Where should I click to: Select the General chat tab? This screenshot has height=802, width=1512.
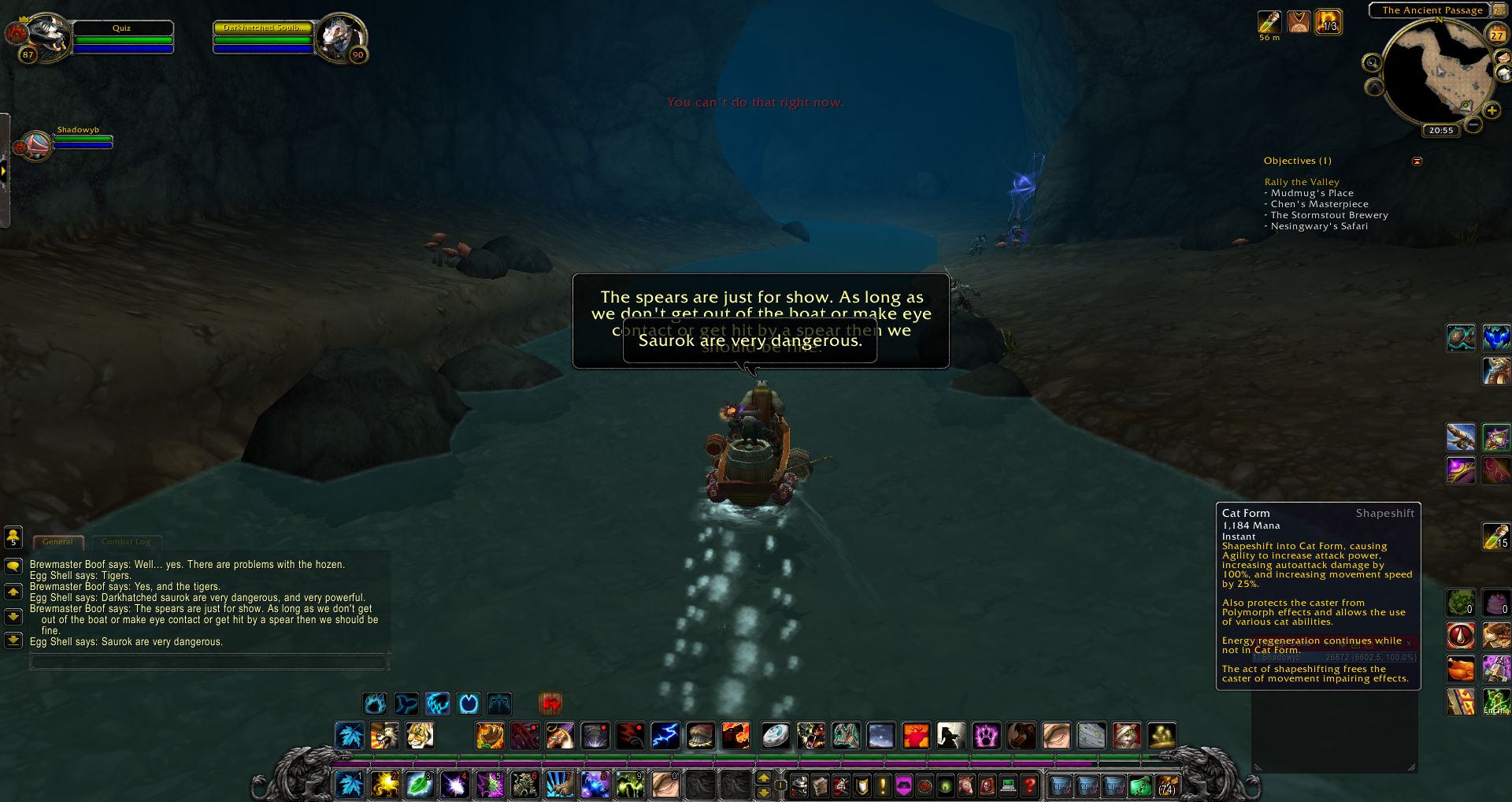(x=58, y=542)
